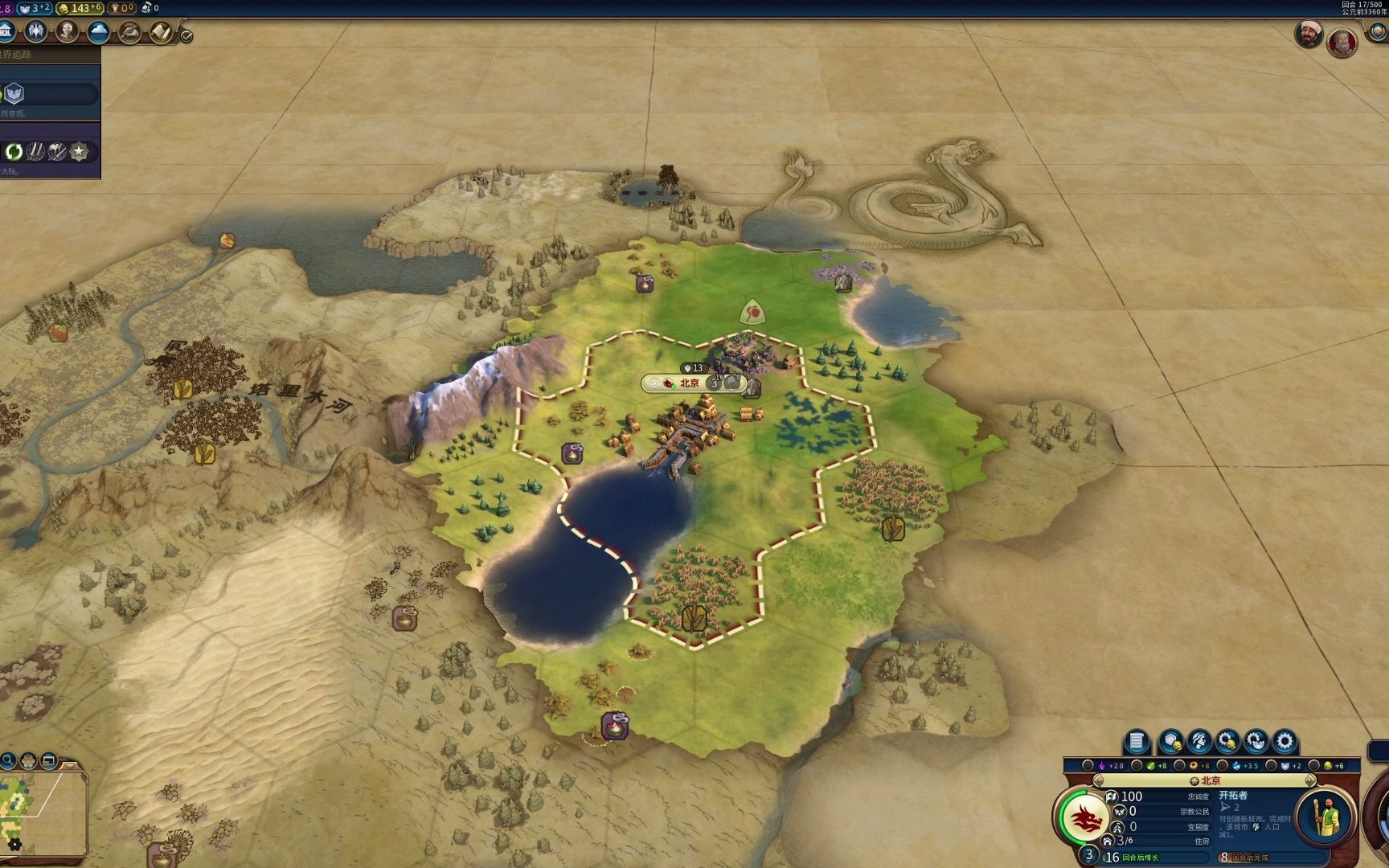The height and width of the screenshot is (868, 1389).
Task: Open the manage citizens head icon
Action: coord(1199,741)
